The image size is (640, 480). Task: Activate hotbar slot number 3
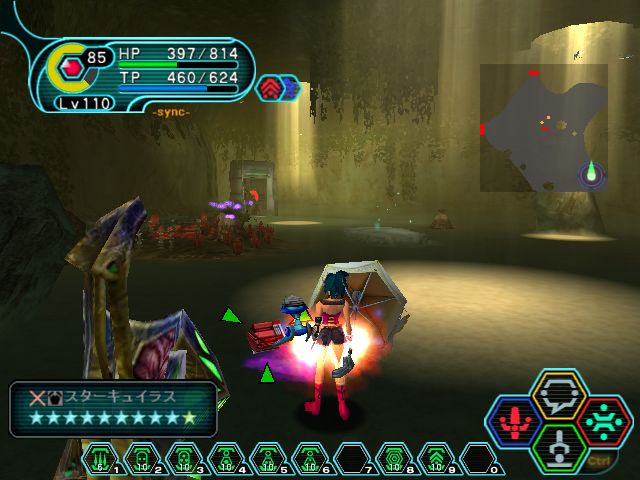[184, 459]
